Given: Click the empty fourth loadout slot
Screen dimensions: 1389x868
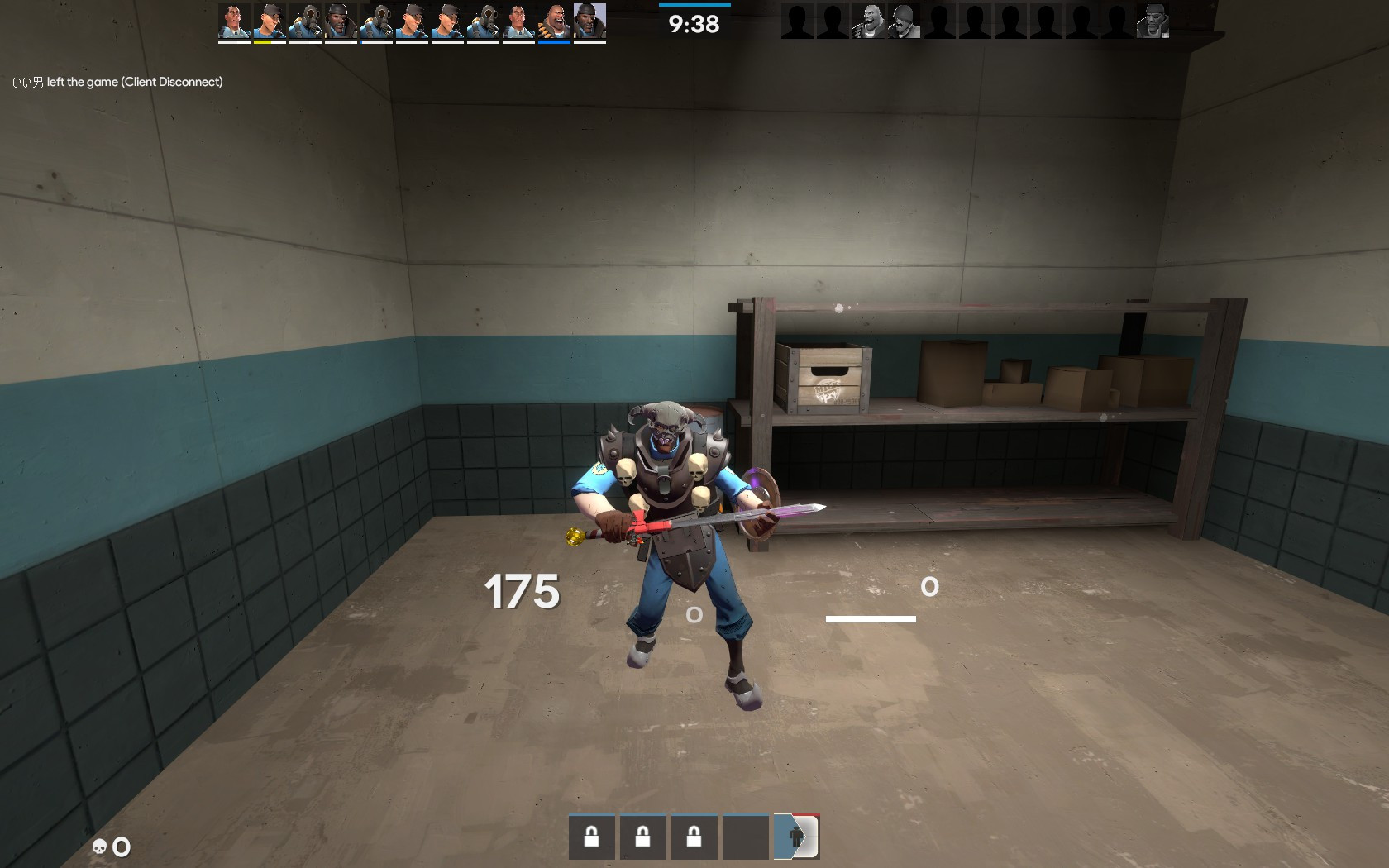Looking at the screenshot, I should [744, 837].
